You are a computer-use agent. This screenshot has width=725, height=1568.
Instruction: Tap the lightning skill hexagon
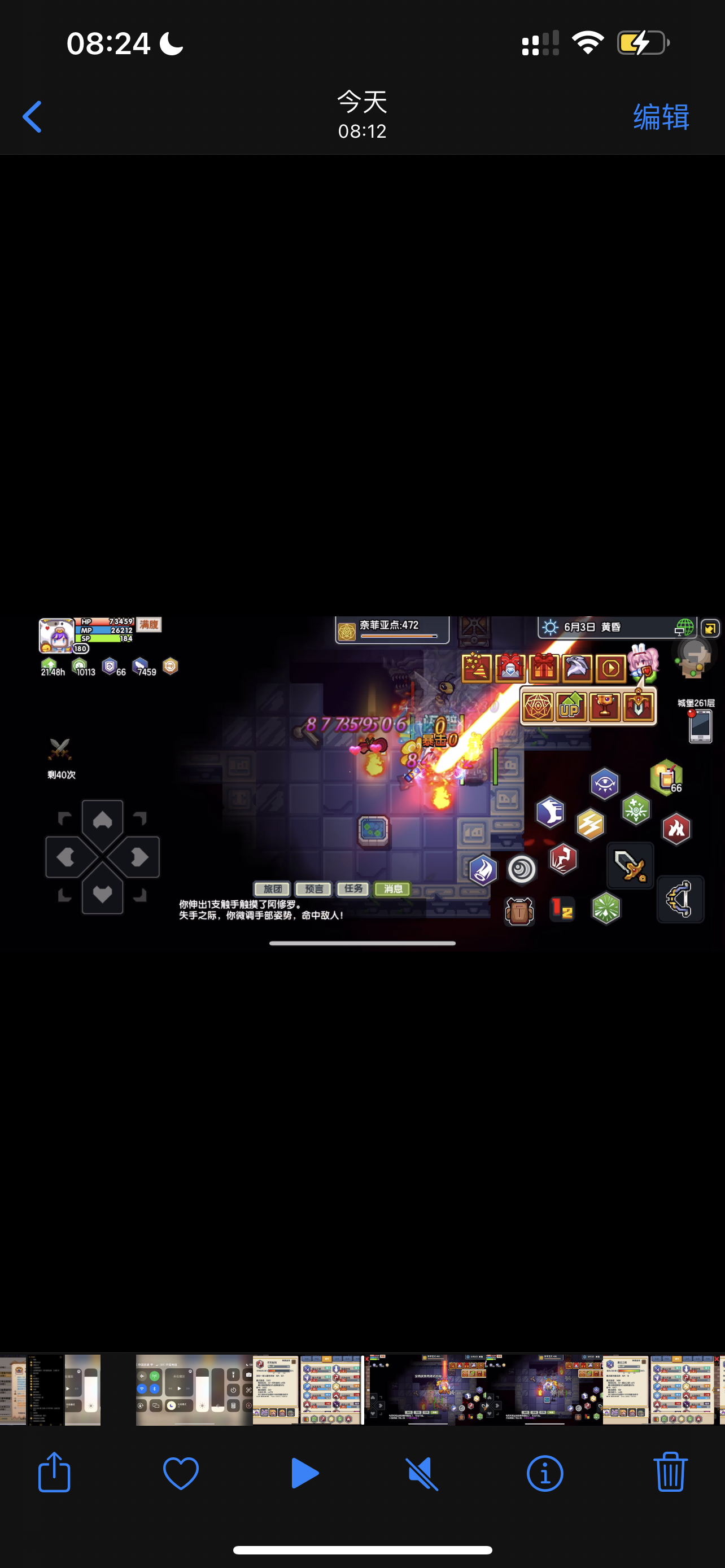pyautogui.click(x=591, y=826)
